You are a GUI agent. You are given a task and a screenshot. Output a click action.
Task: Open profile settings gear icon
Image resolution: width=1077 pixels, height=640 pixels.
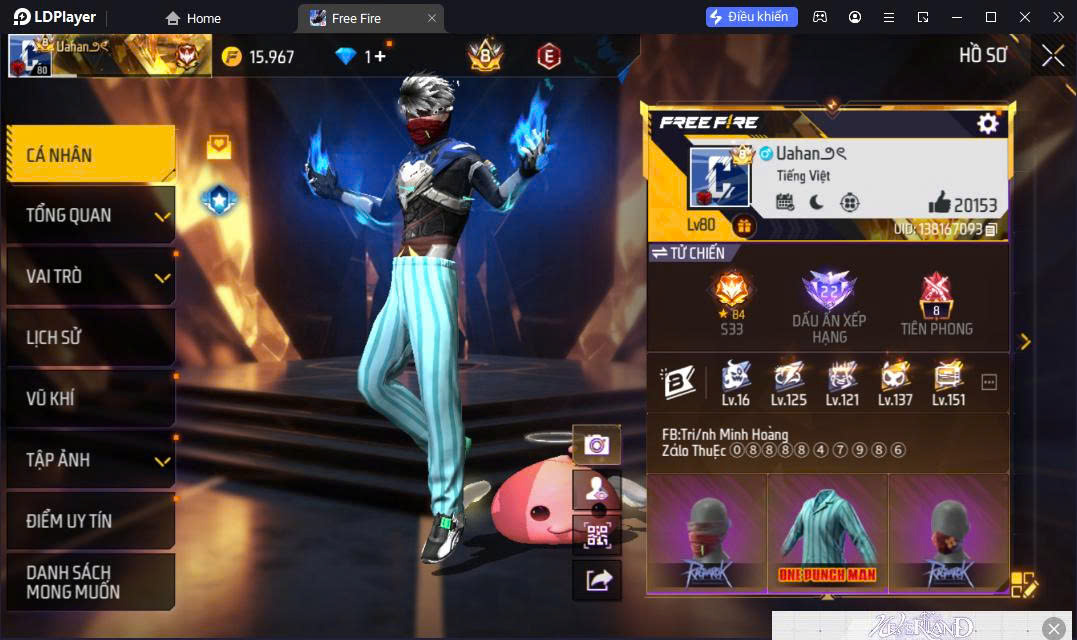(x=988, y=123)
